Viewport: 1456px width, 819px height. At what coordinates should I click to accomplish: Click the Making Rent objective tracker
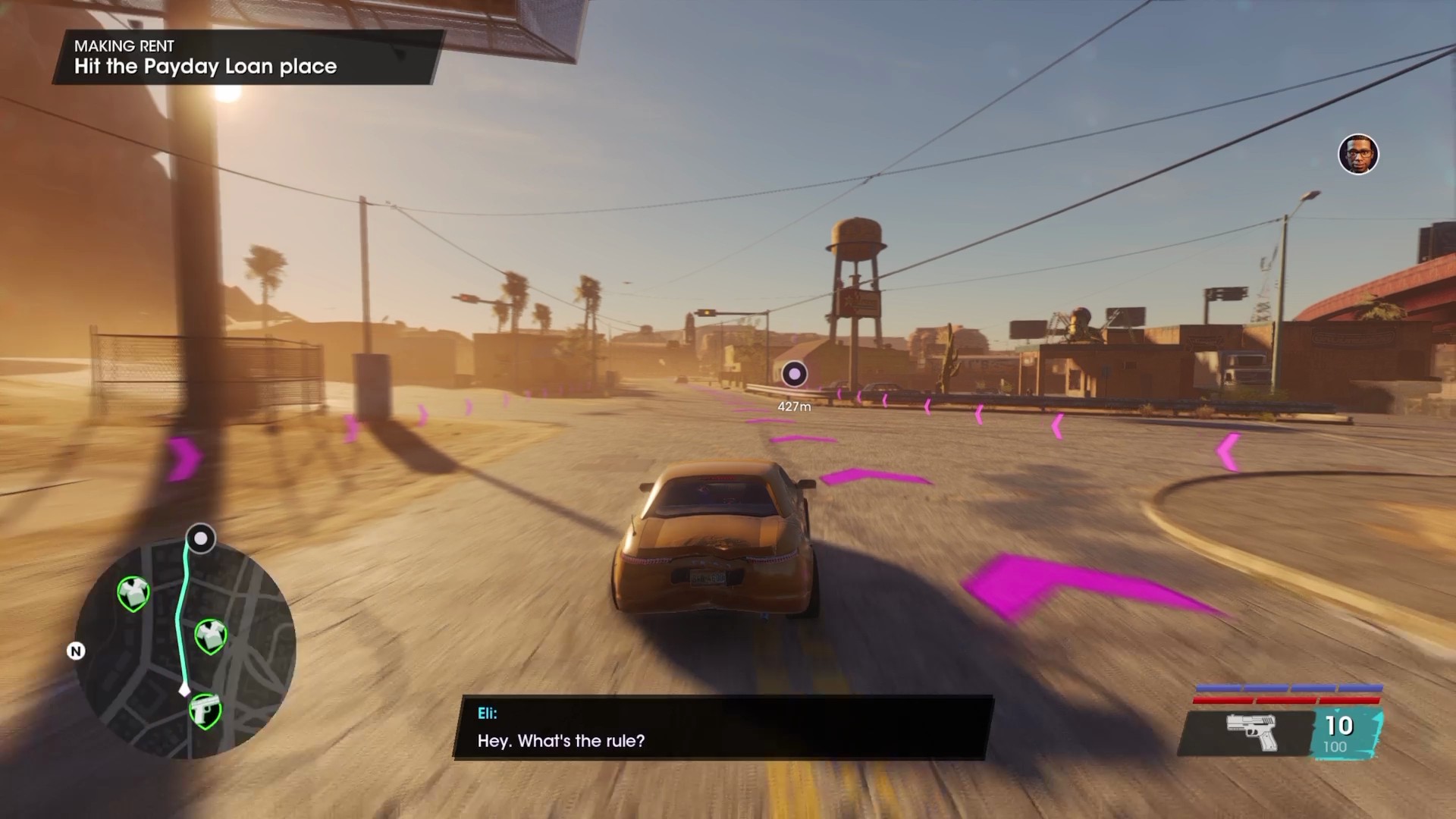tap(246, 57)
